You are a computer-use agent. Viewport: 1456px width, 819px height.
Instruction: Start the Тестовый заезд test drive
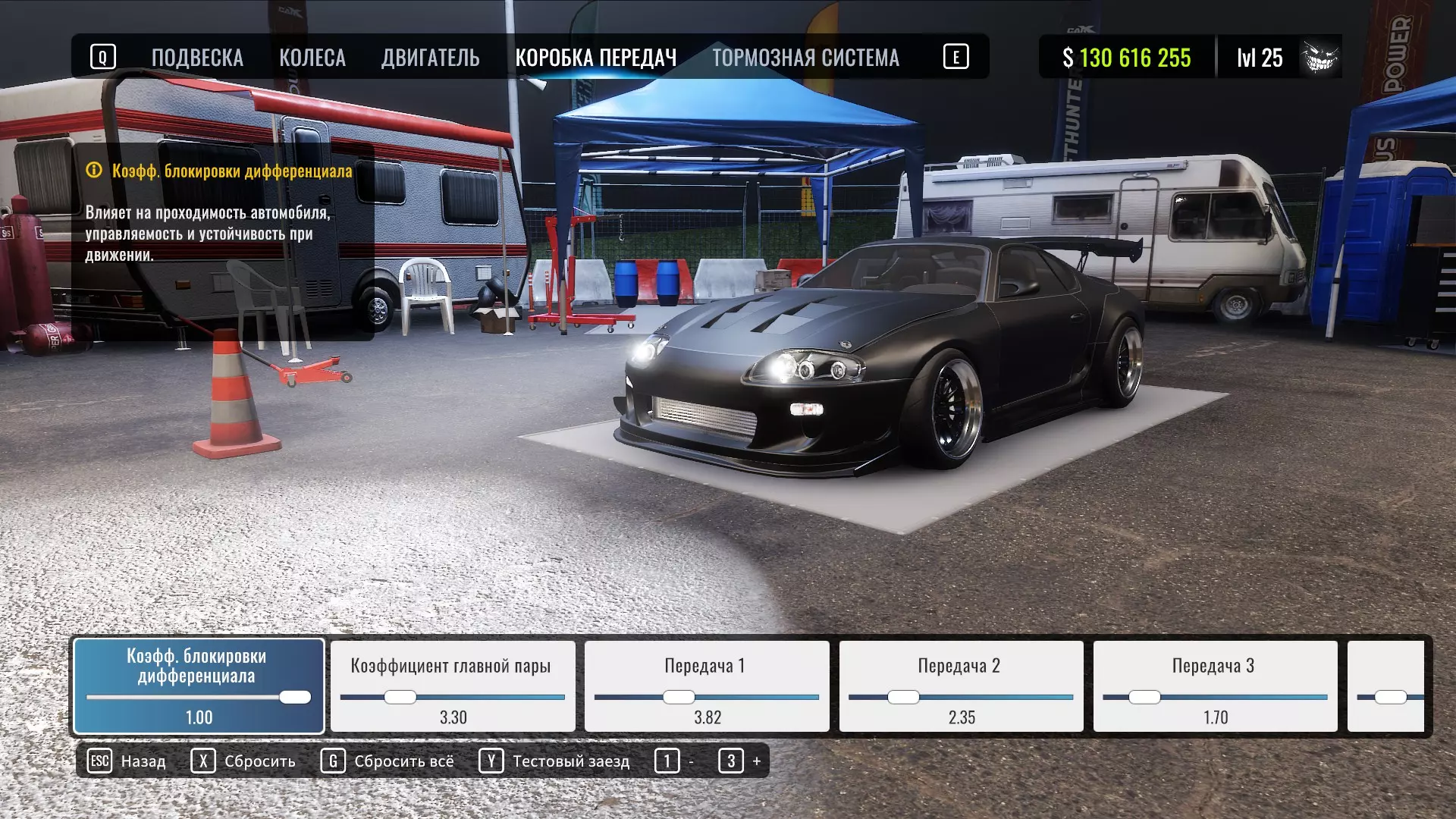(554, 761)
